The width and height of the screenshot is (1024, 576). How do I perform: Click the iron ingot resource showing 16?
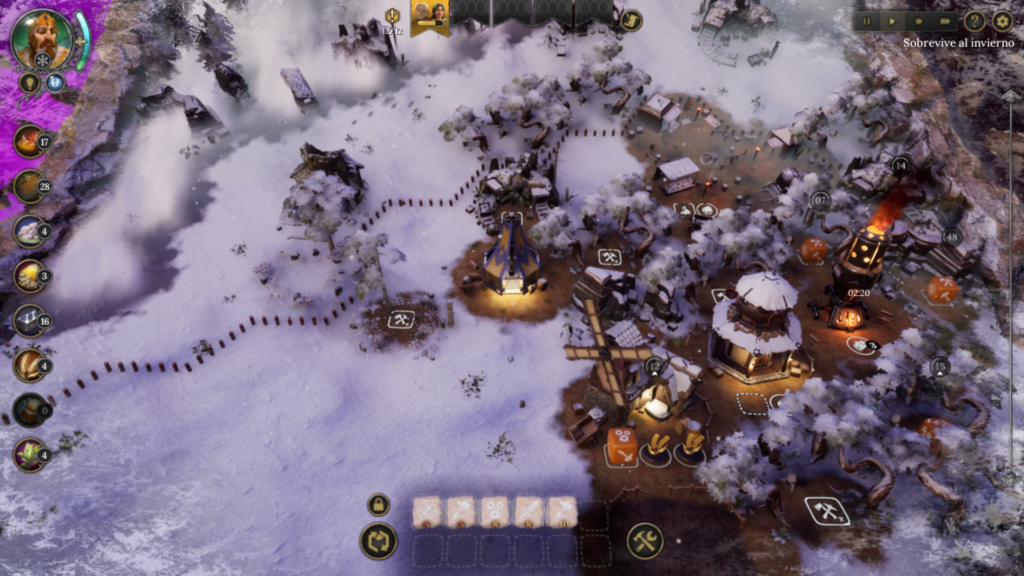click(x=29, y=321)
